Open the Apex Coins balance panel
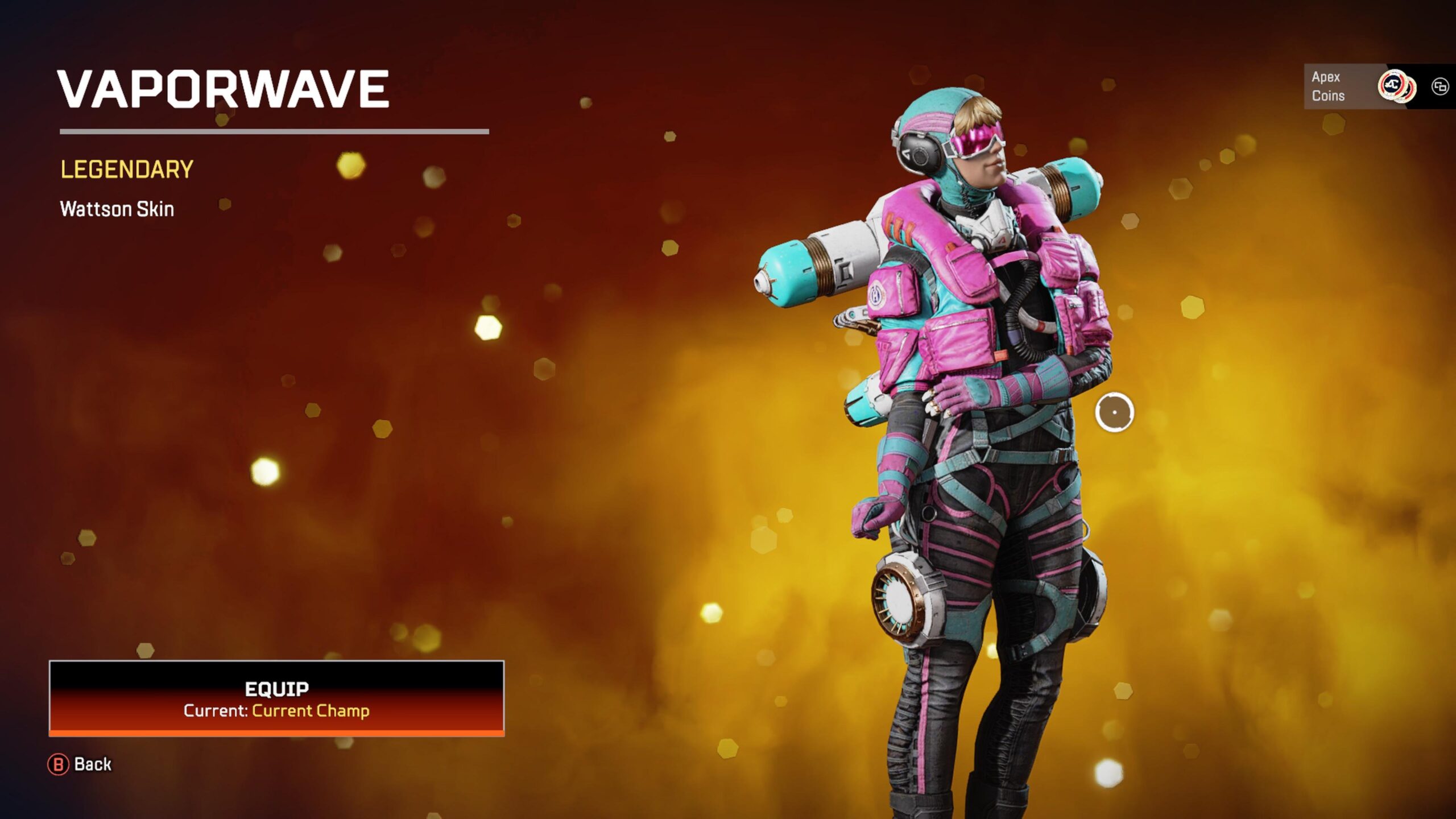 click(1363, 86)
